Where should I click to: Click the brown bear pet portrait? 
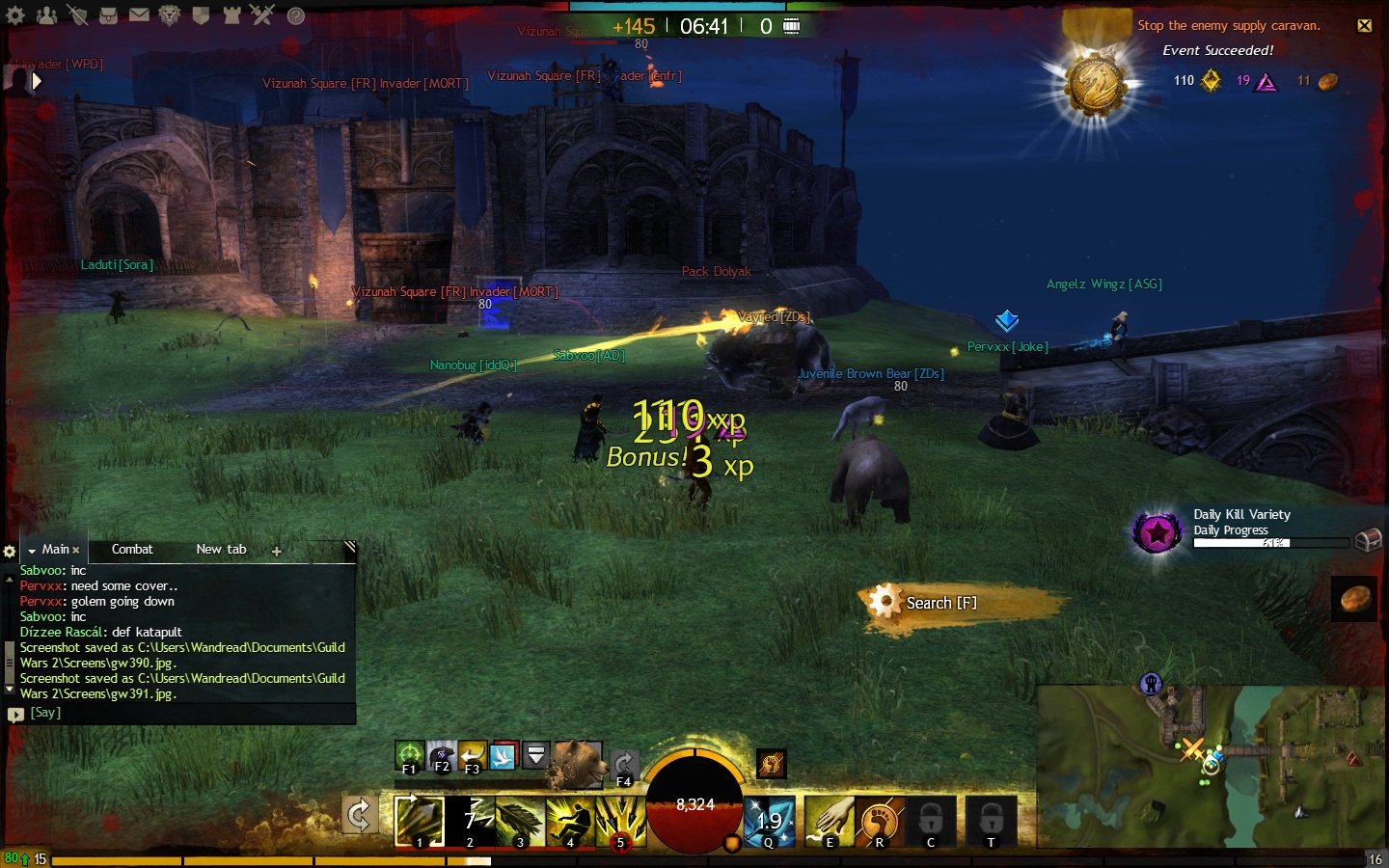(x=577, y=764)
